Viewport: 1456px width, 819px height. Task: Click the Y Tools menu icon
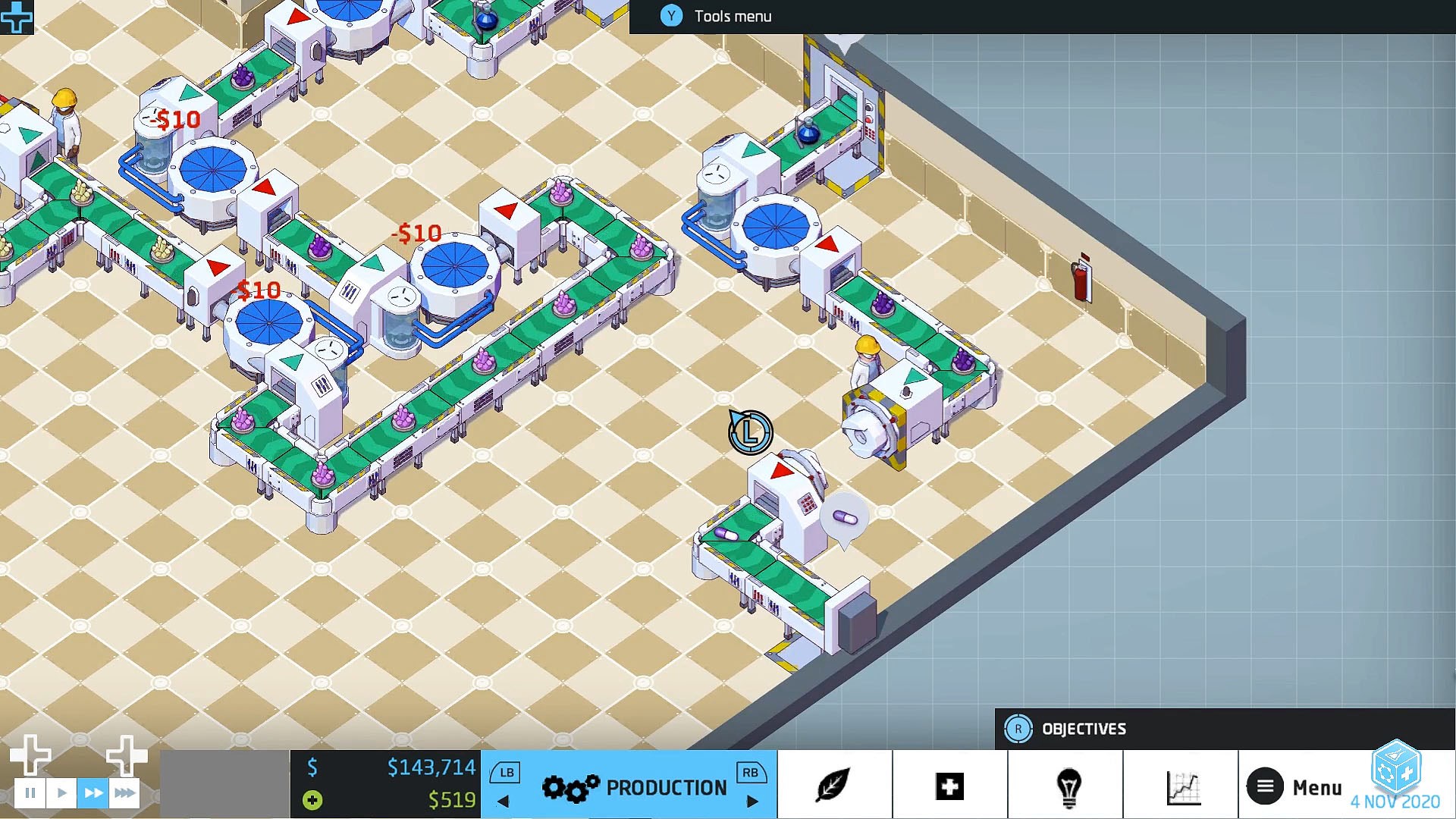coord(670,15)
